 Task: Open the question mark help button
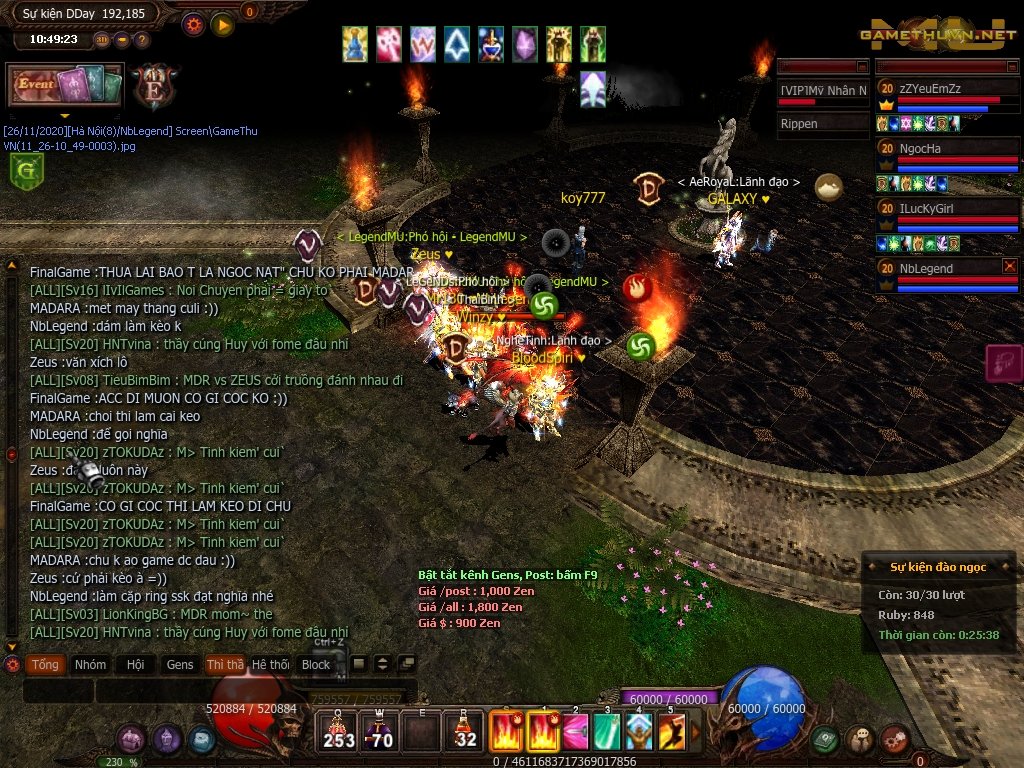(x=142, y=40)
